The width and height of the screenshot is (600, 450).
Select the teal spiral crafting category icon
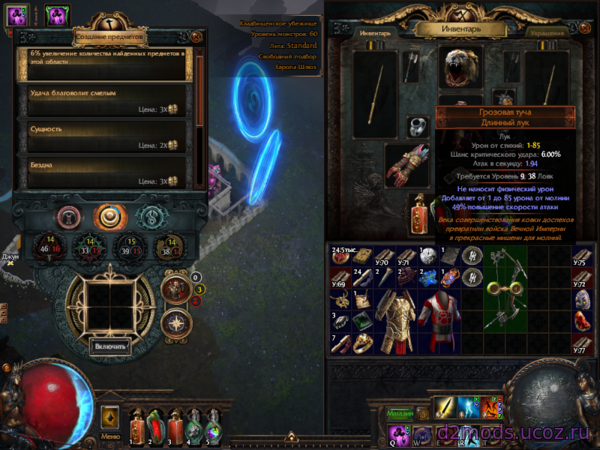tap(150, 217)
